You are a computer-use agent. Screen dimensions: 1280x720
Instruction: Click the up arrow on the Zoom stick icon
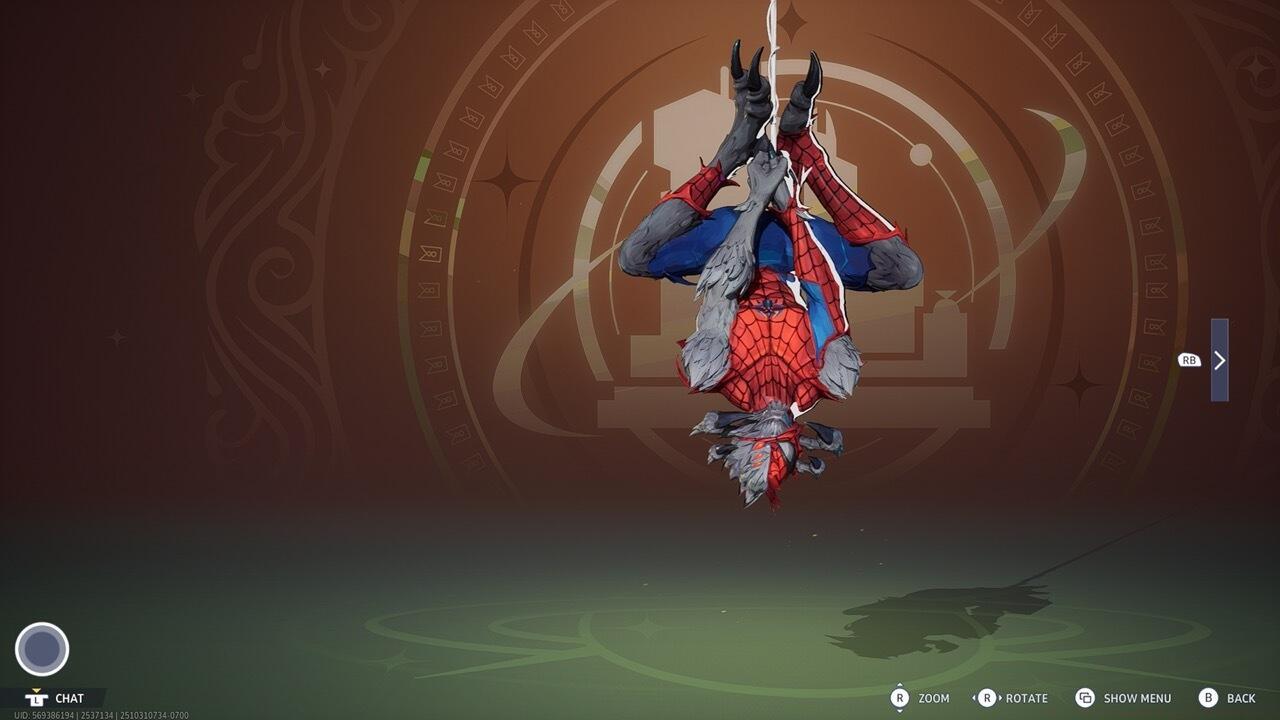pos(900,685)
